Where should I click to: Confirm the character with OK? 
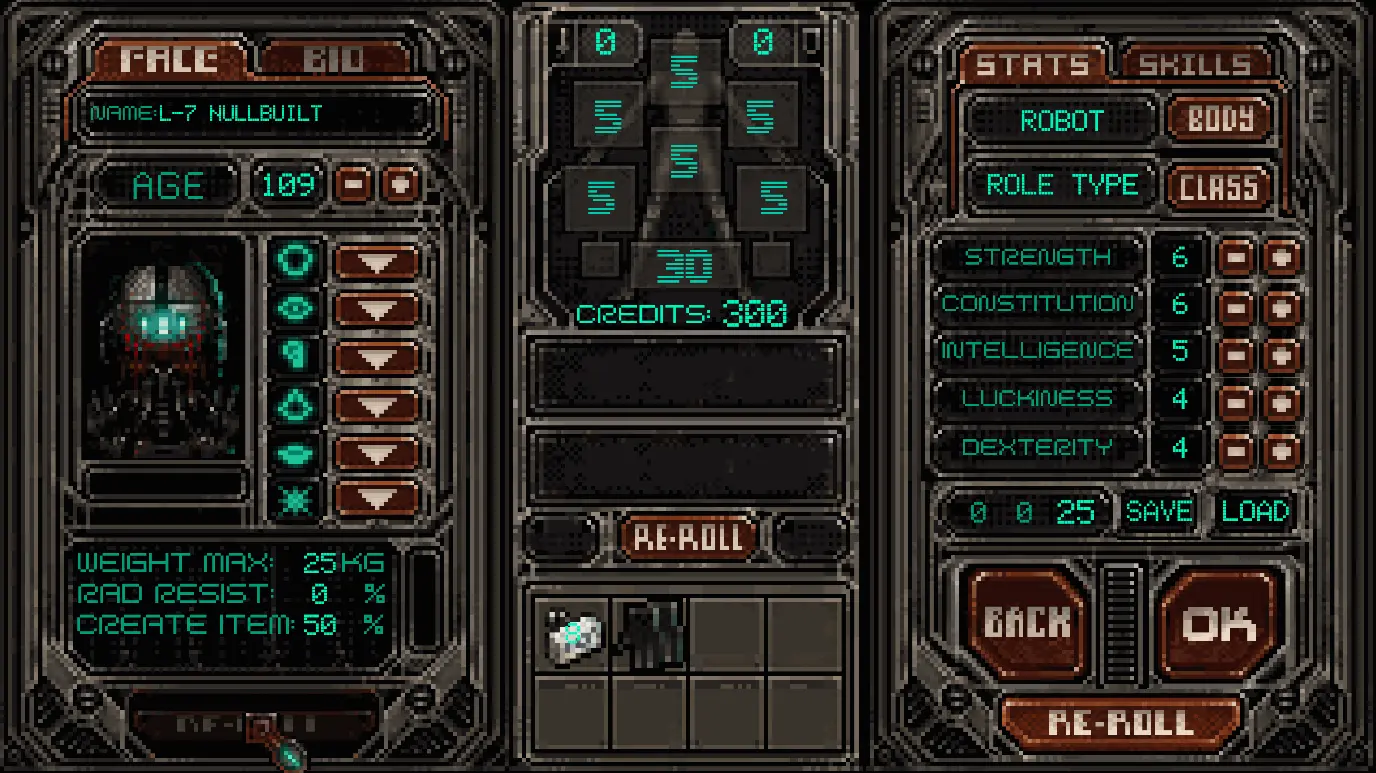click(x=1219, y=623)
